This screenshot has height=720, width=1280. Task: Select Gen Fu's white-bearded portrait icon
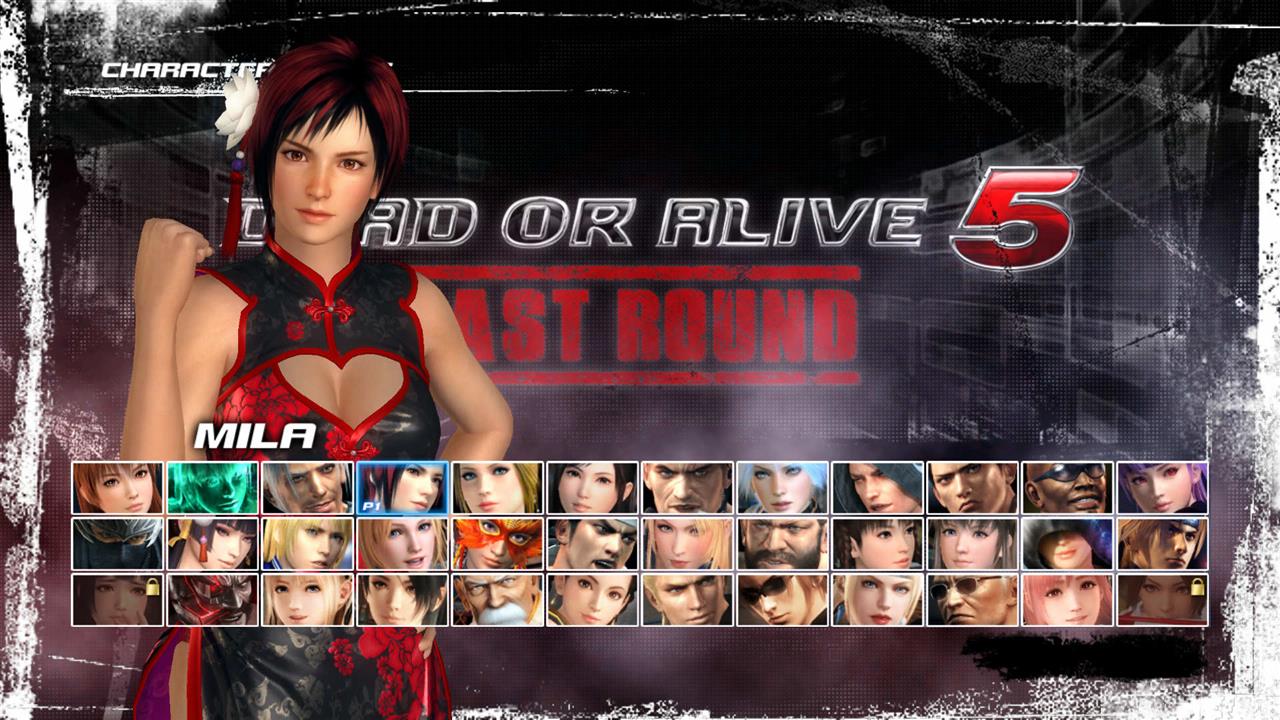pyautogui.click(x=495, y=600)
